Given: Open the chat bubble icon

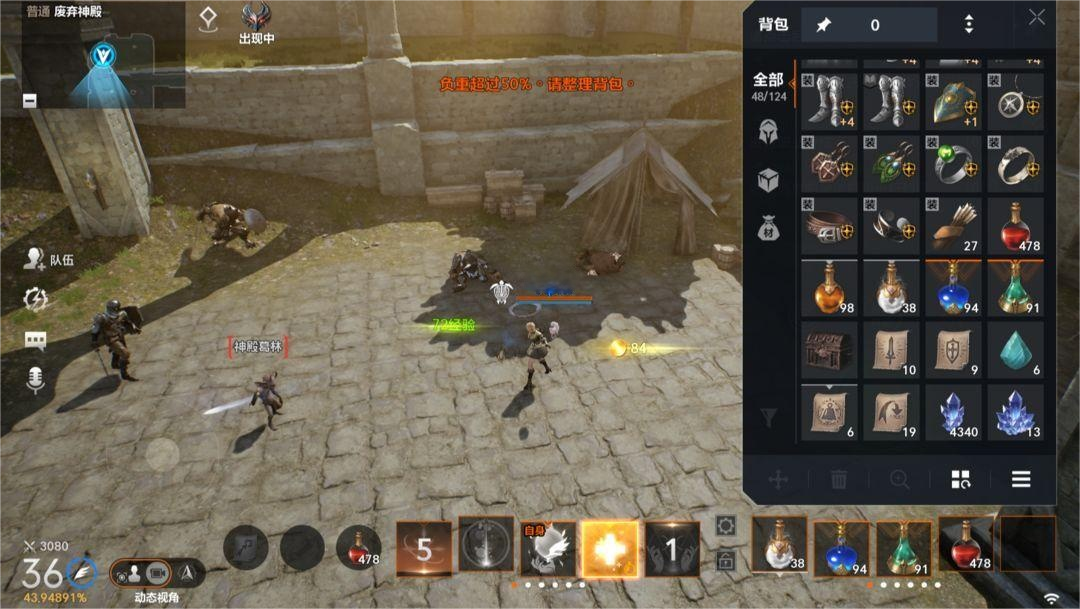Looking at the screenshot, I should coord(36,340).
